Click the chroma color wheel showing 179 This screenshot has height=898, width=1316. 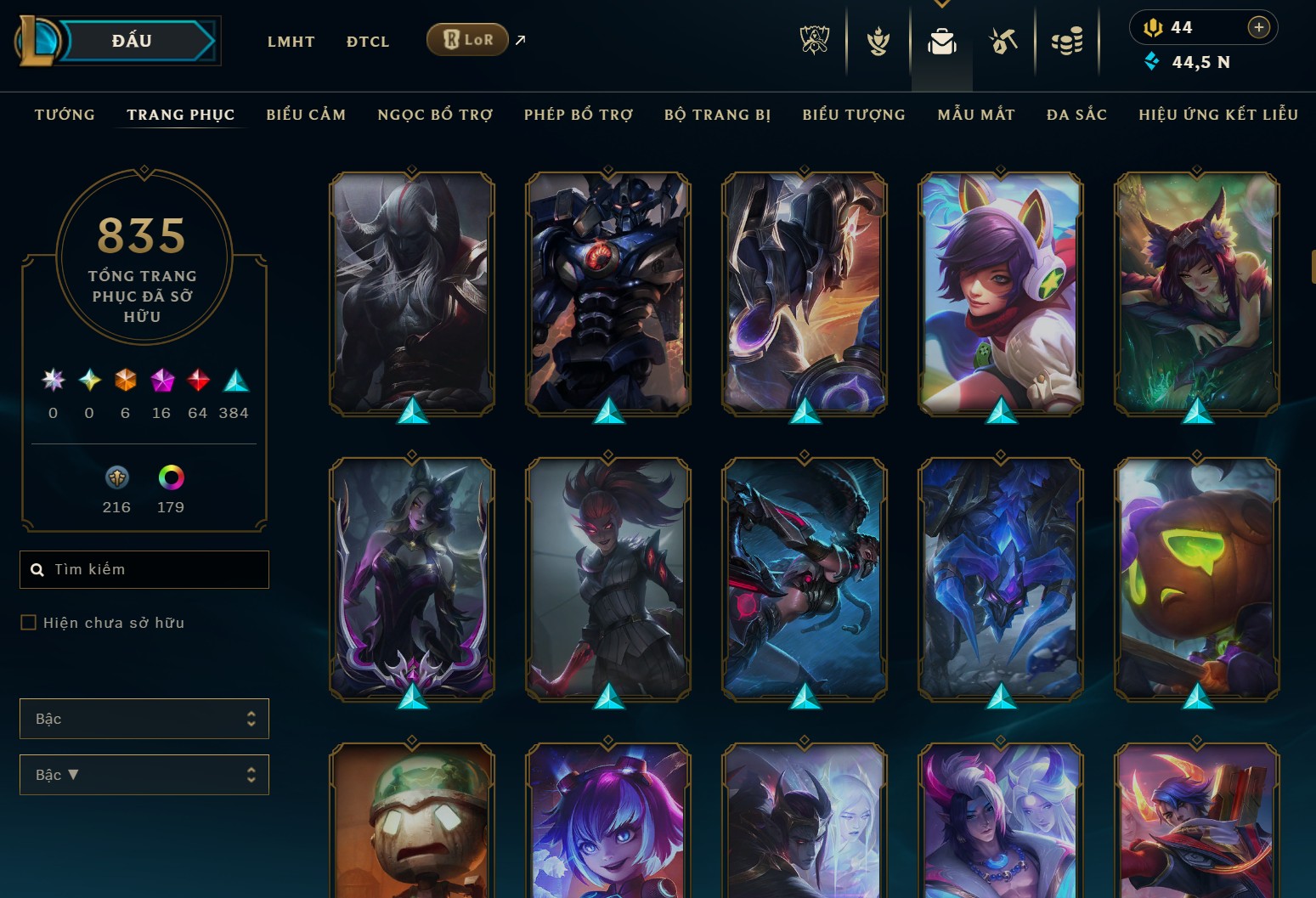pyautogui.click(x=171, y=477)
